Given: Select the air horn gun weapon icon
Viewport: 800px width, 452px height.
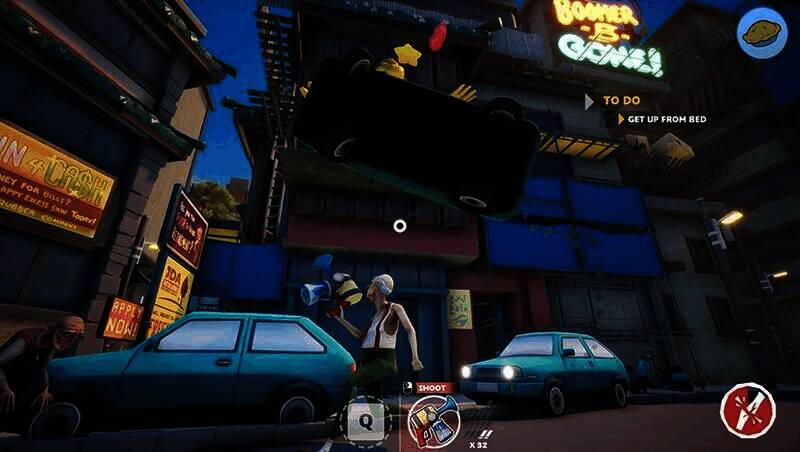Looking at the screenshot, I should coord(433,419).
